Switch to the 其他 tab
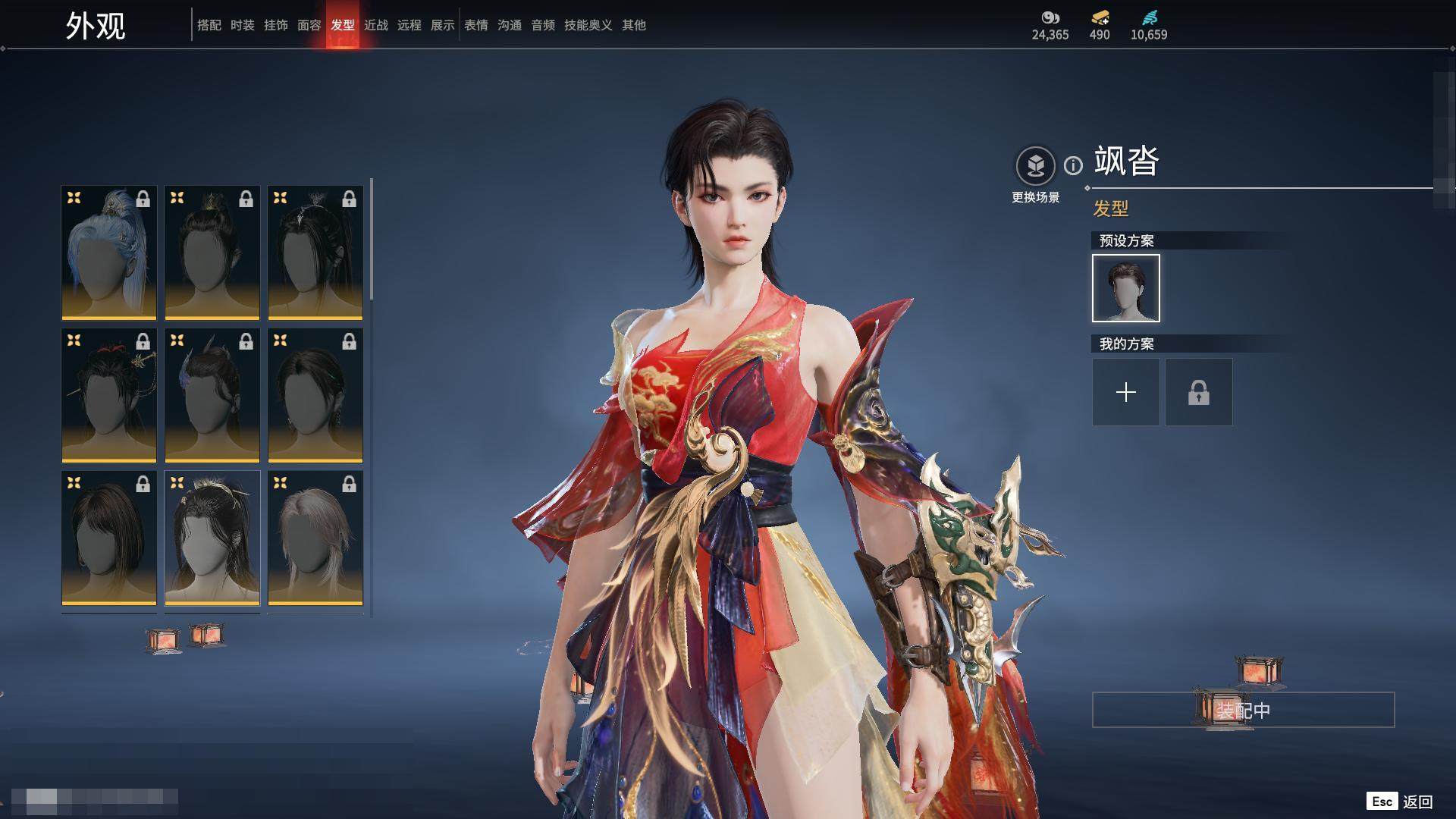This screenshot has width=1456, height=819. point(633,25)
